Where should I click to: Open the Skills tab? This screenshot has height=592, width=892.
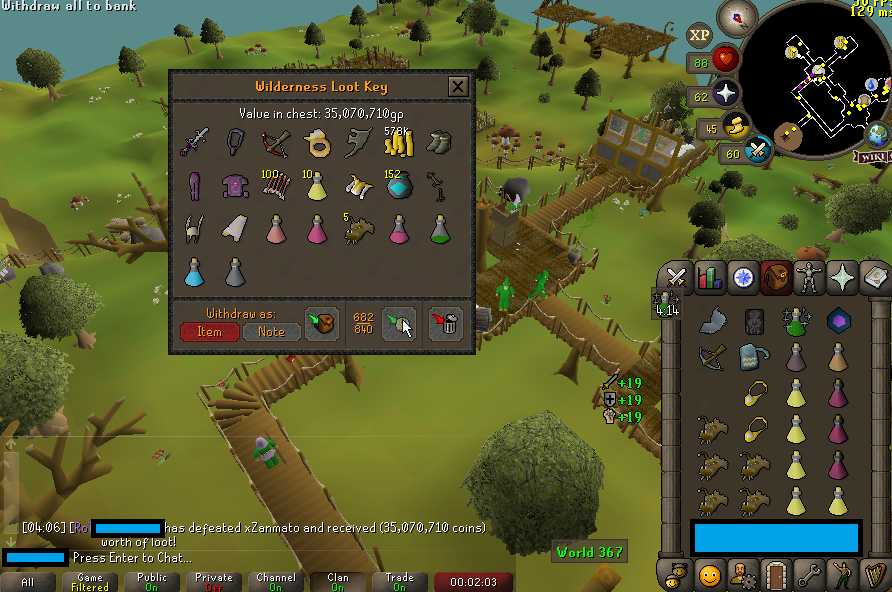point(709,277)
